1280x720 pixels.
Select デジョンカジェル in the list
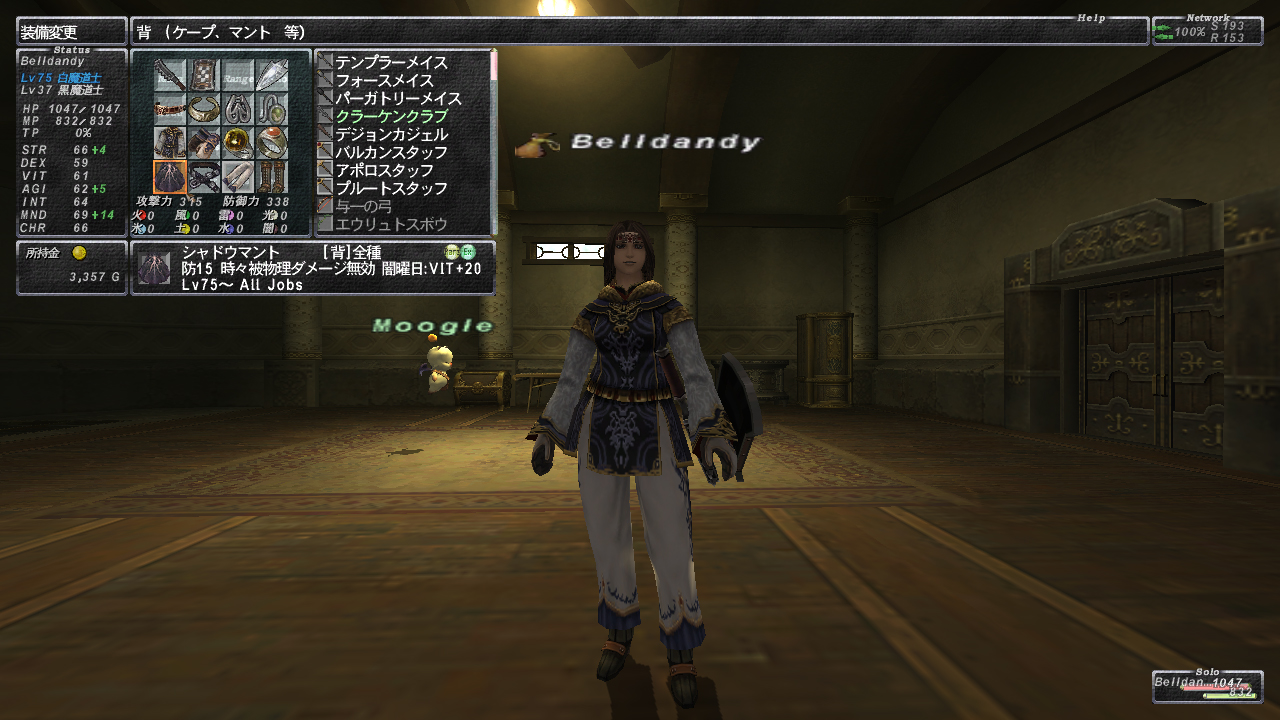coord(391,135)
